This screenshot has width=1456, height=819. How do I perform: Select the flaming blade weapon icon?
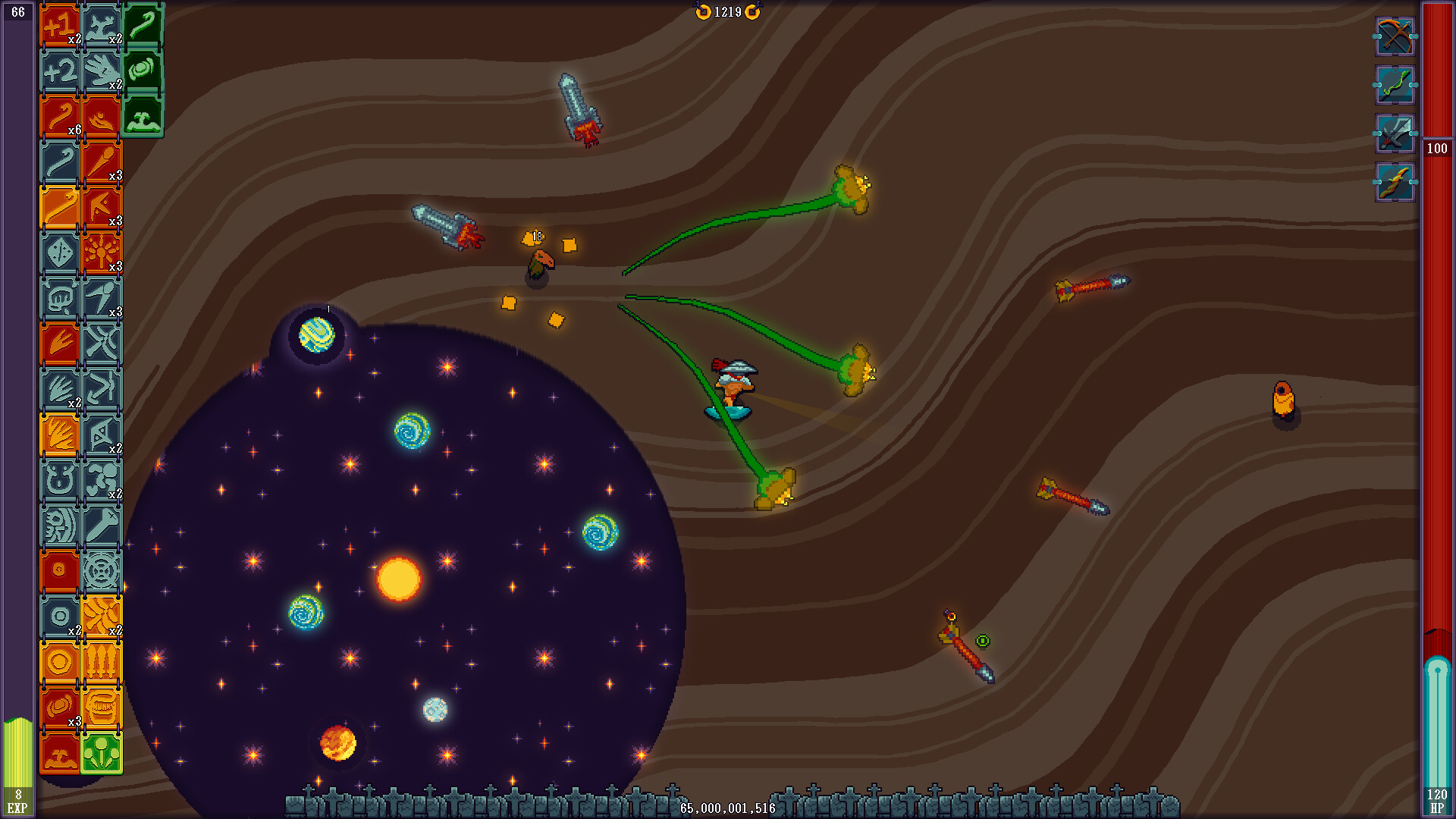coord(1395,182)
